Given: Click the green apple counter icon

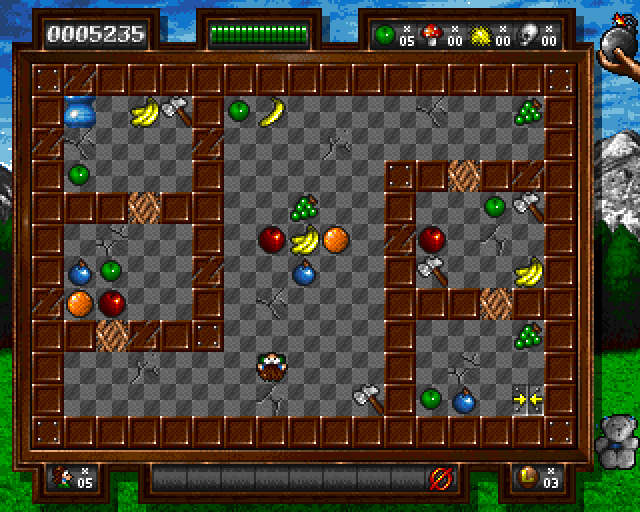Looking at the screenshot, I should (385, 34).
